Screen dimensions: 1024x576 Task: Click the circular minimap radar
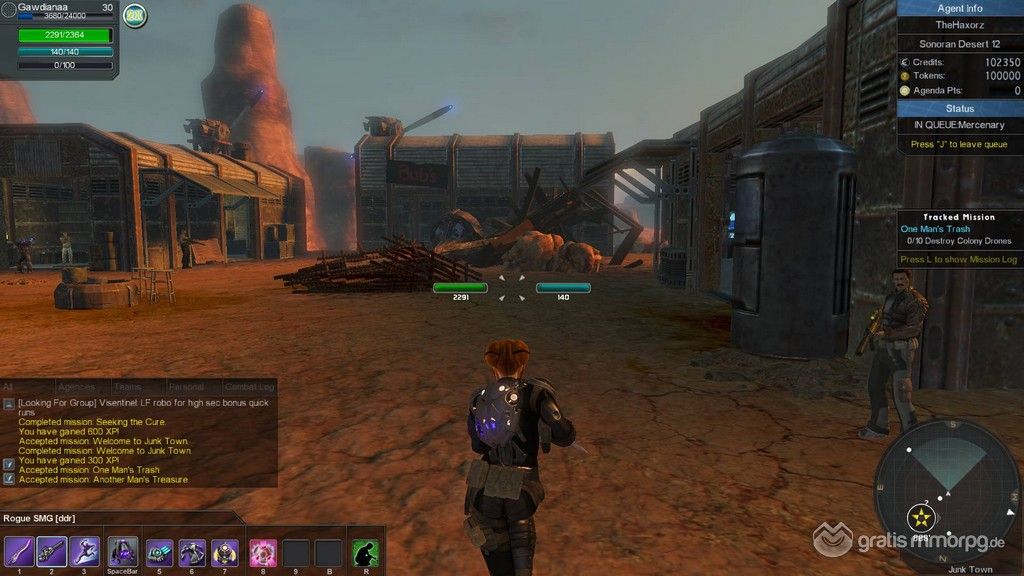(x=947, y=491)
